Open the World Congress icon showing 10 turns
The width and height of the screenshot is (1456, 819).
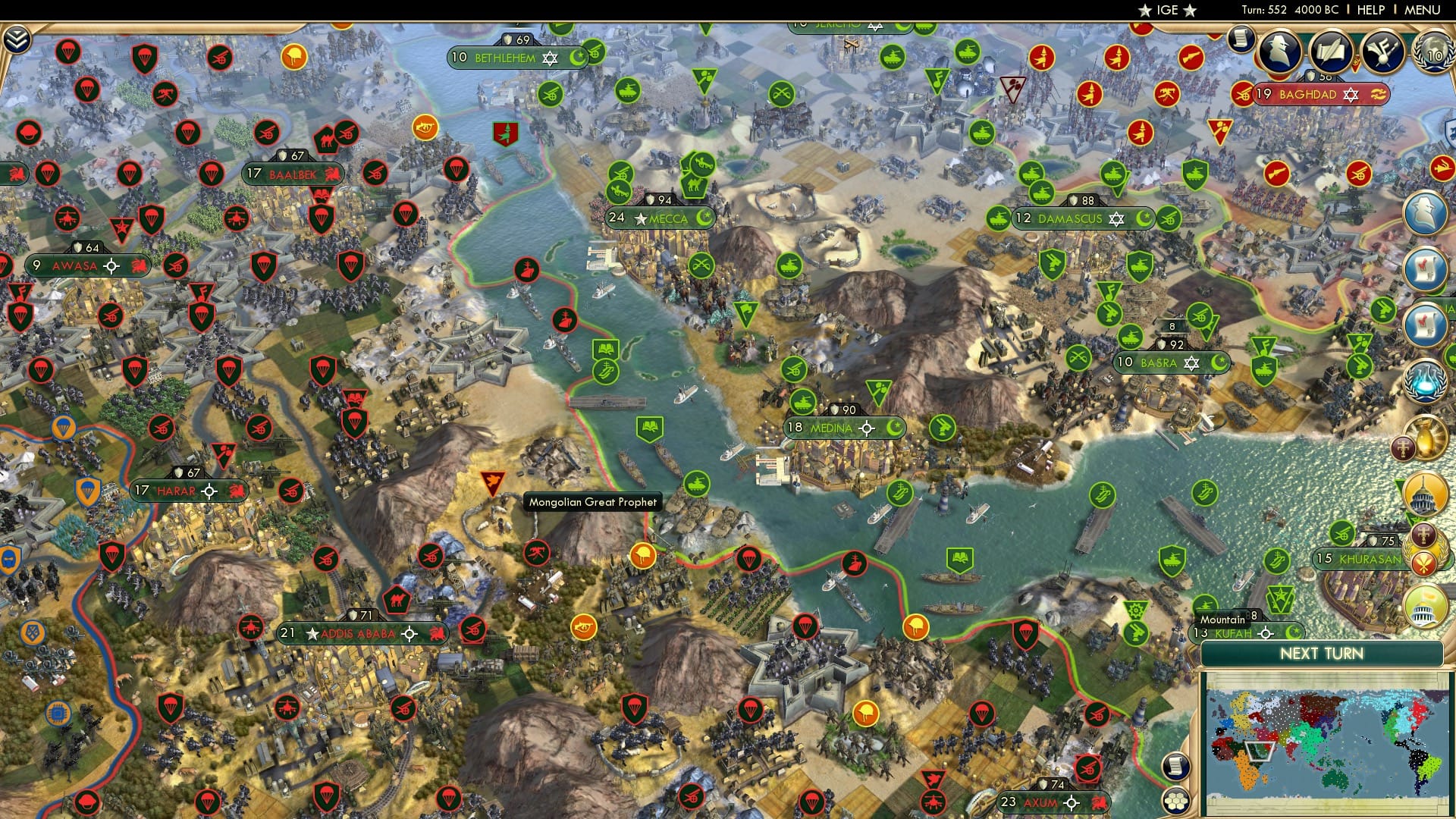click(x=1431, y=55)
